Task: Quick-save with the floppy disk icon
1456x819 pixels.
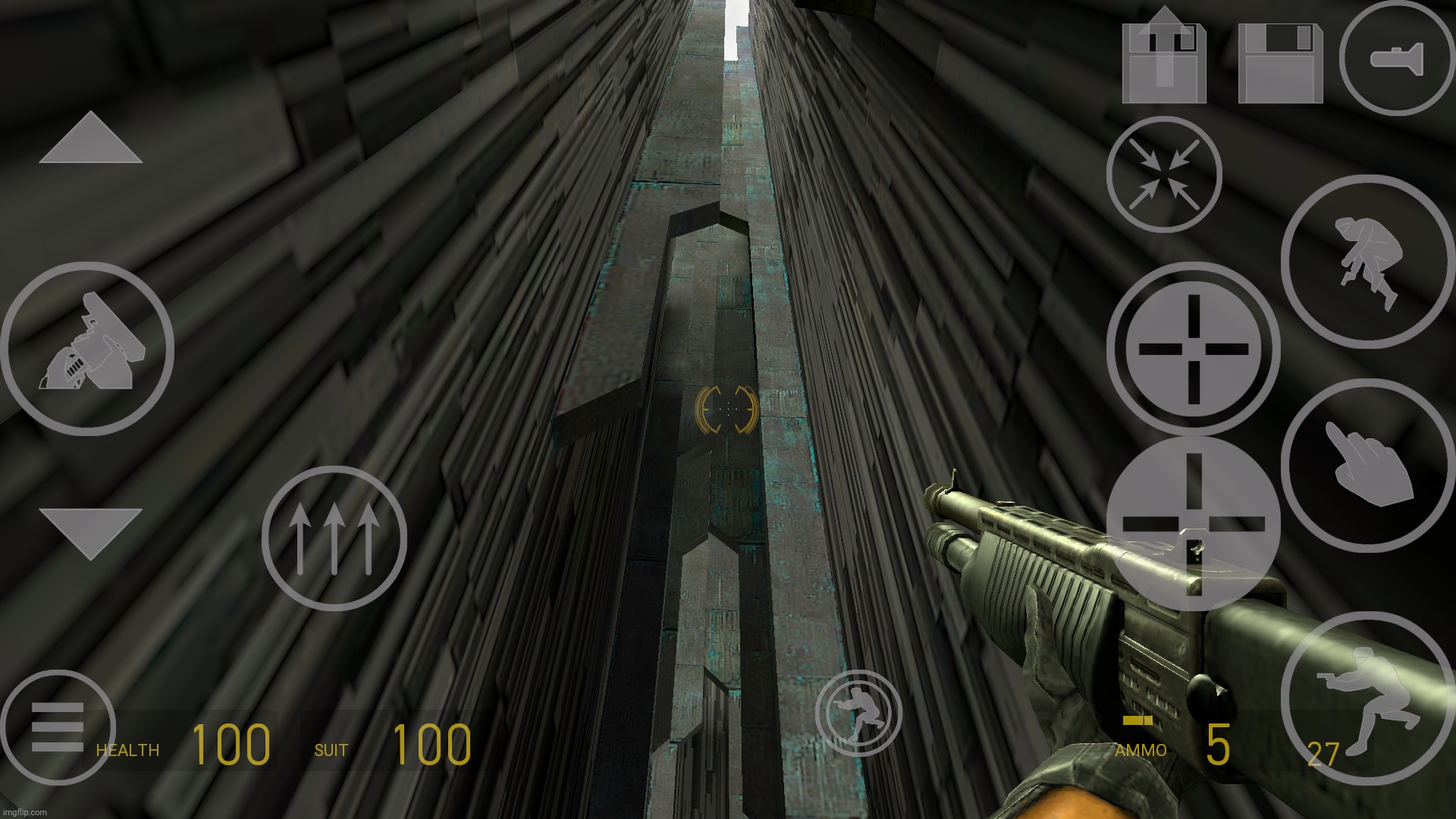Action: [x=1280, y=63]
